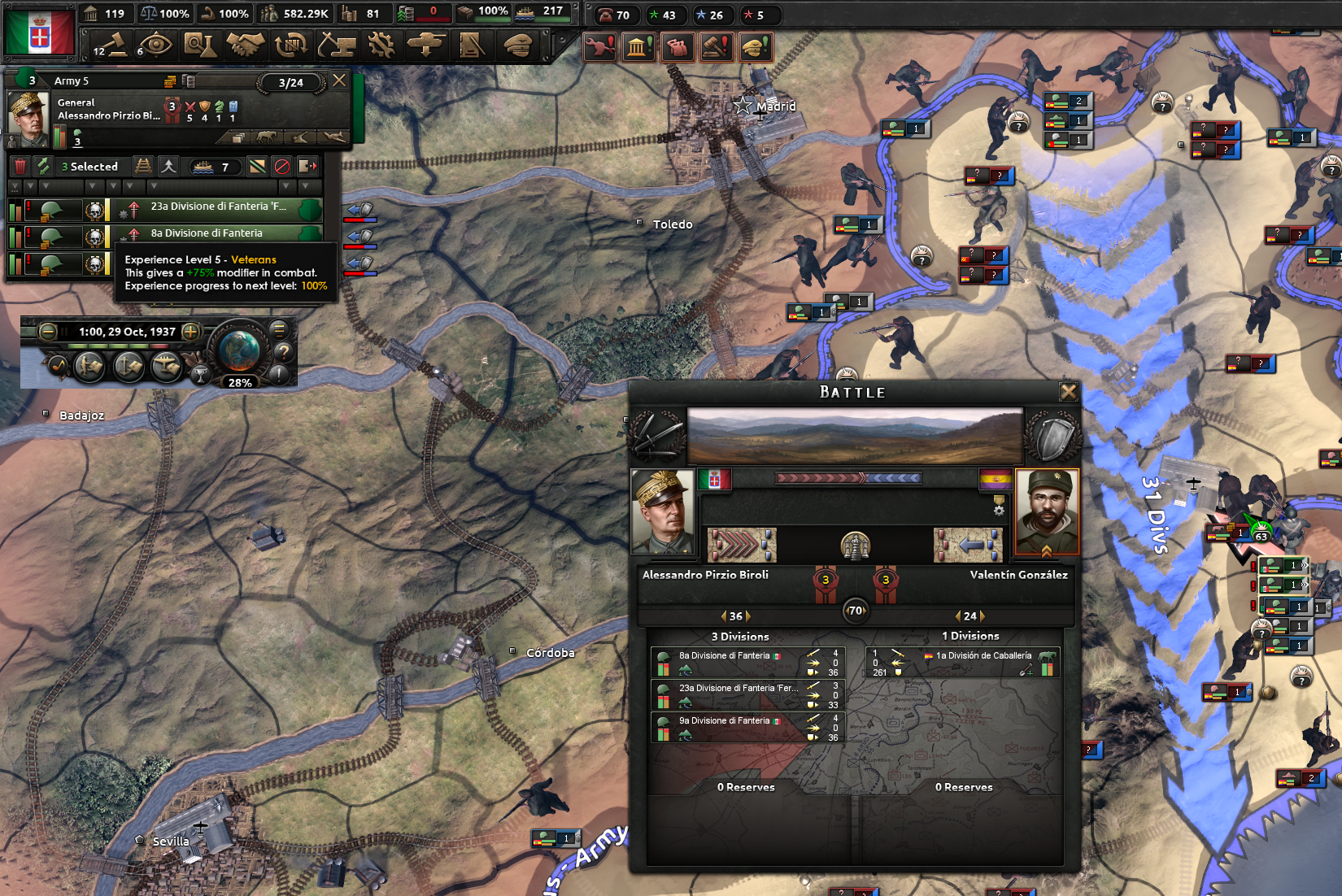This screenshot has height=896, width=1342.
Task: Open the recruit and deploy tank menu
Action: [426, 46]
